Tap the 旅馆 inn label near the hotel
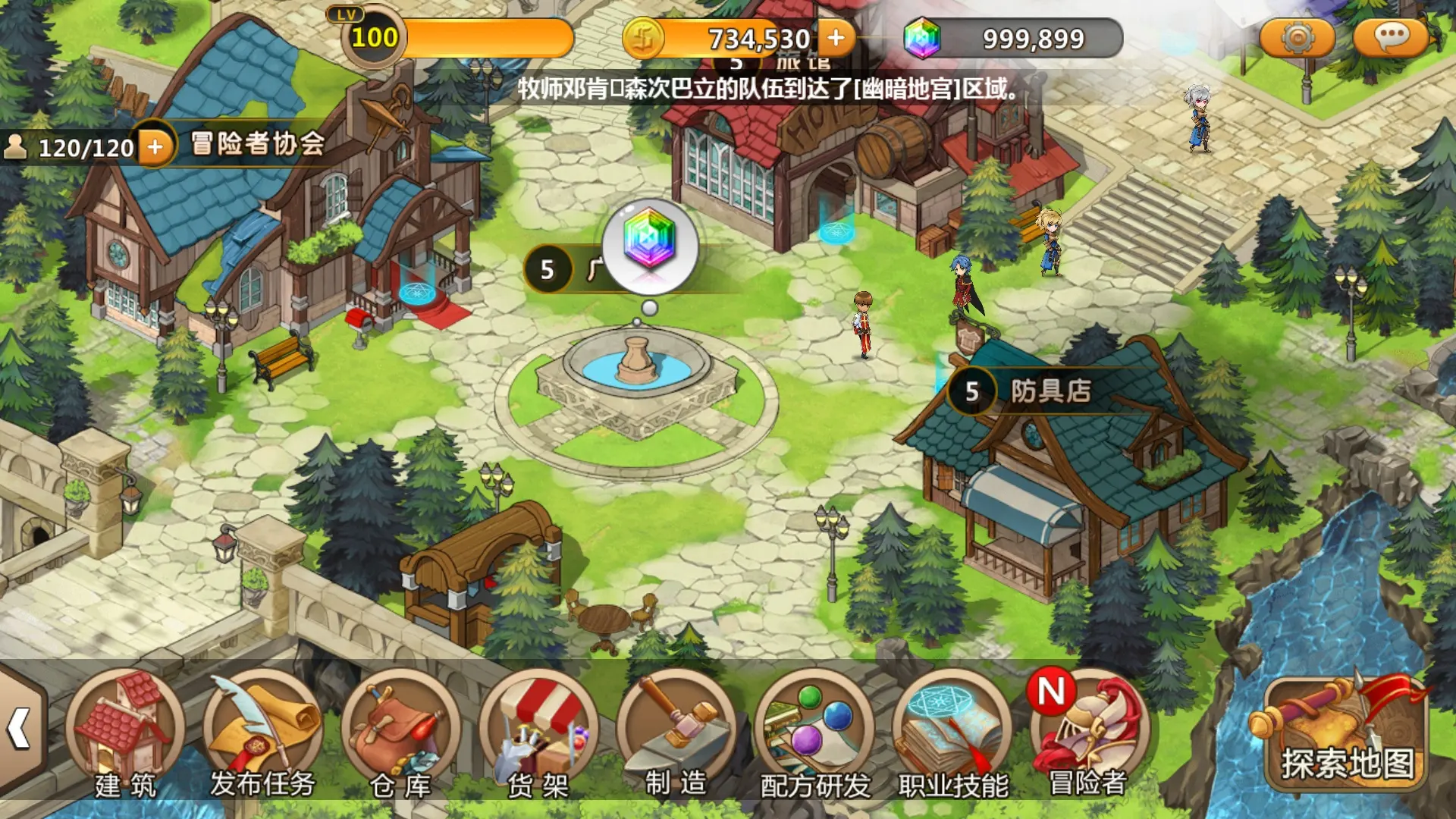This screenshot has width=1456, height=819. click(x=805, y=64)
